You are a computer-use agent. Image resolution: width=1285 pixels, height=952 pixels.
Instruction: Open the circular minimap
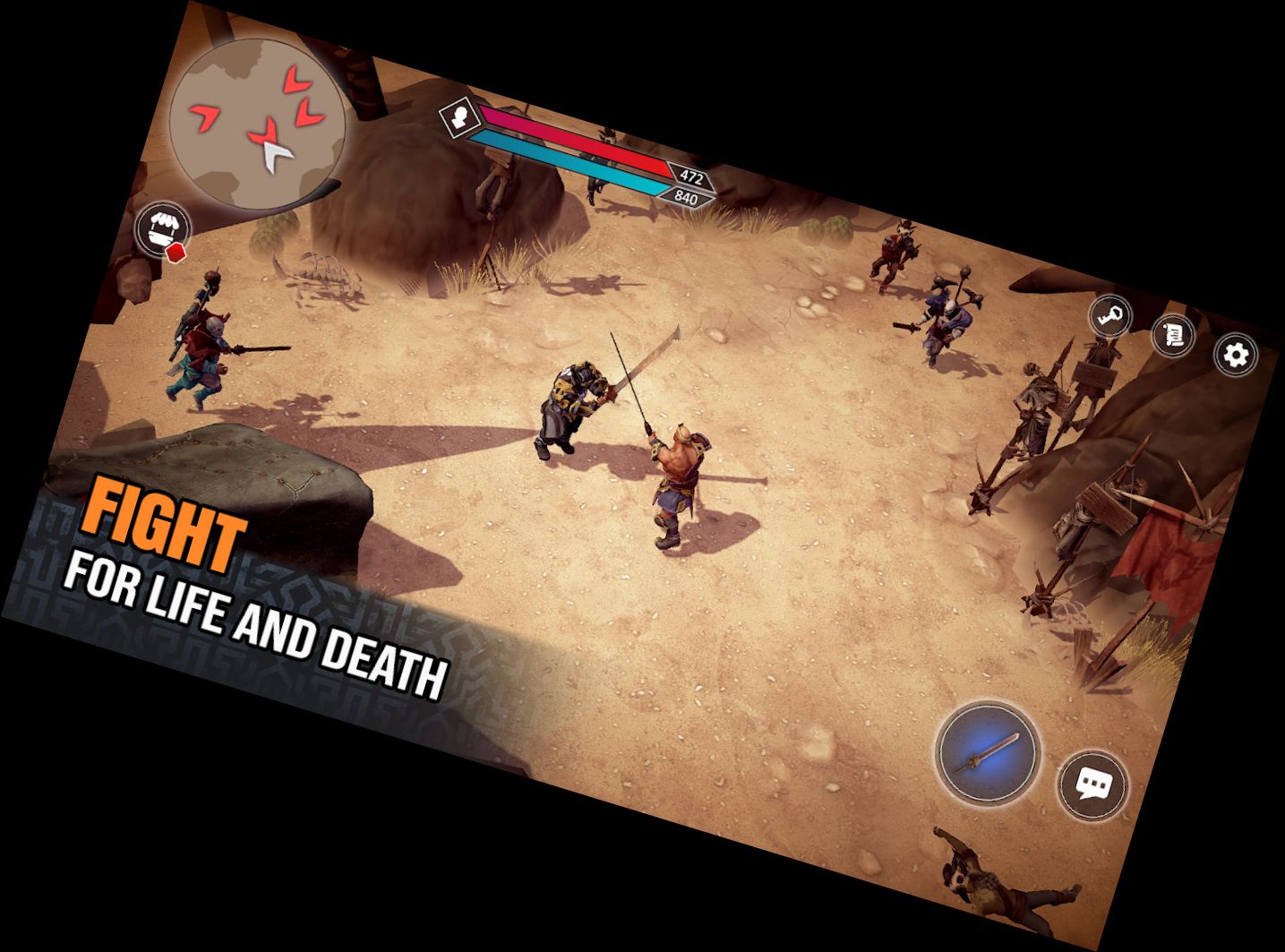coord(258,125)
